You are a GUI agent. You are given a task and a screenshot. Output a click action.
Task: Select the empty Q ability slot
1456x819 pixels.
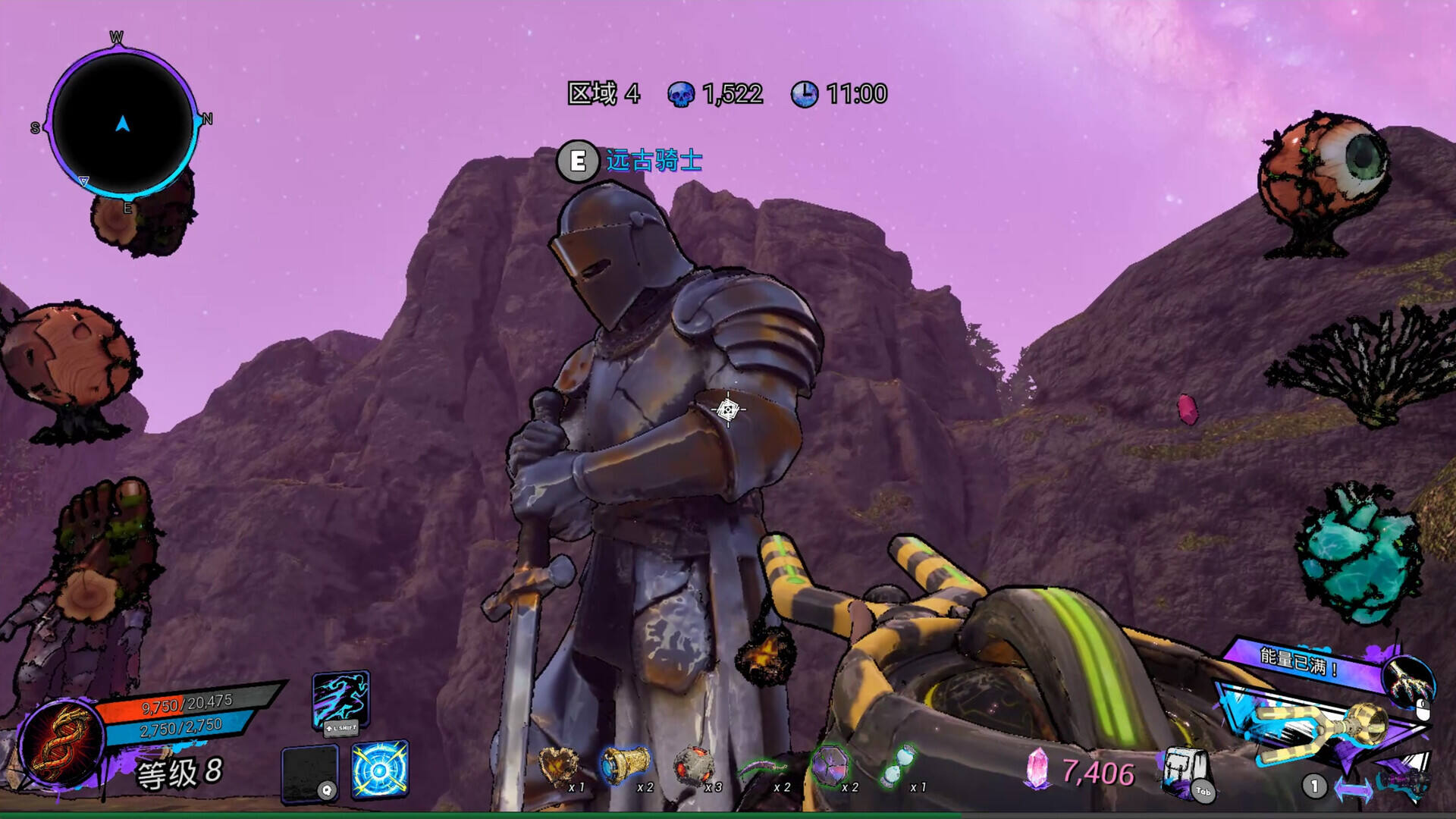click(x=309, y=773)
